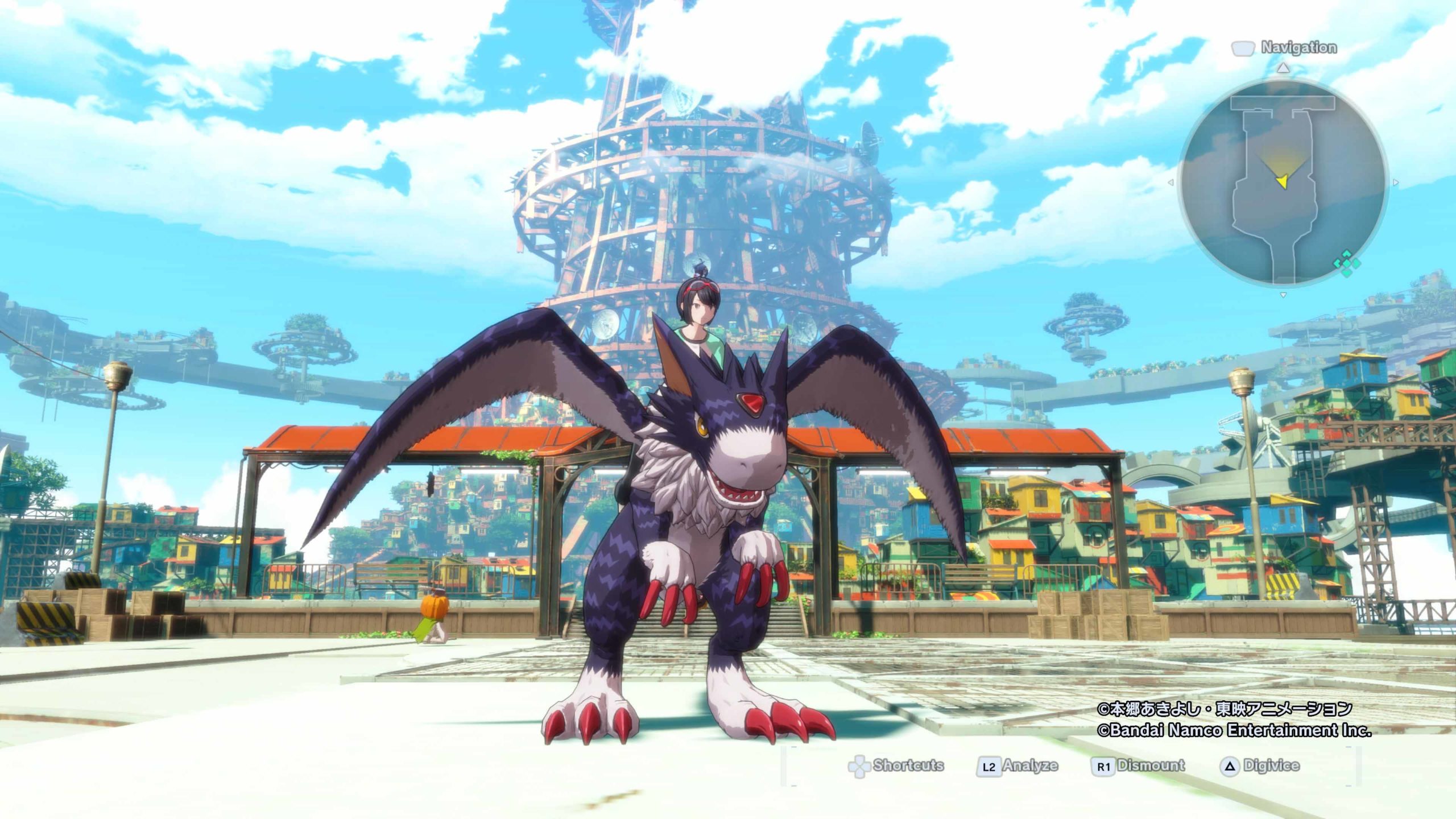
Task: Activate the Analyze option
Action: [1018, 766]
